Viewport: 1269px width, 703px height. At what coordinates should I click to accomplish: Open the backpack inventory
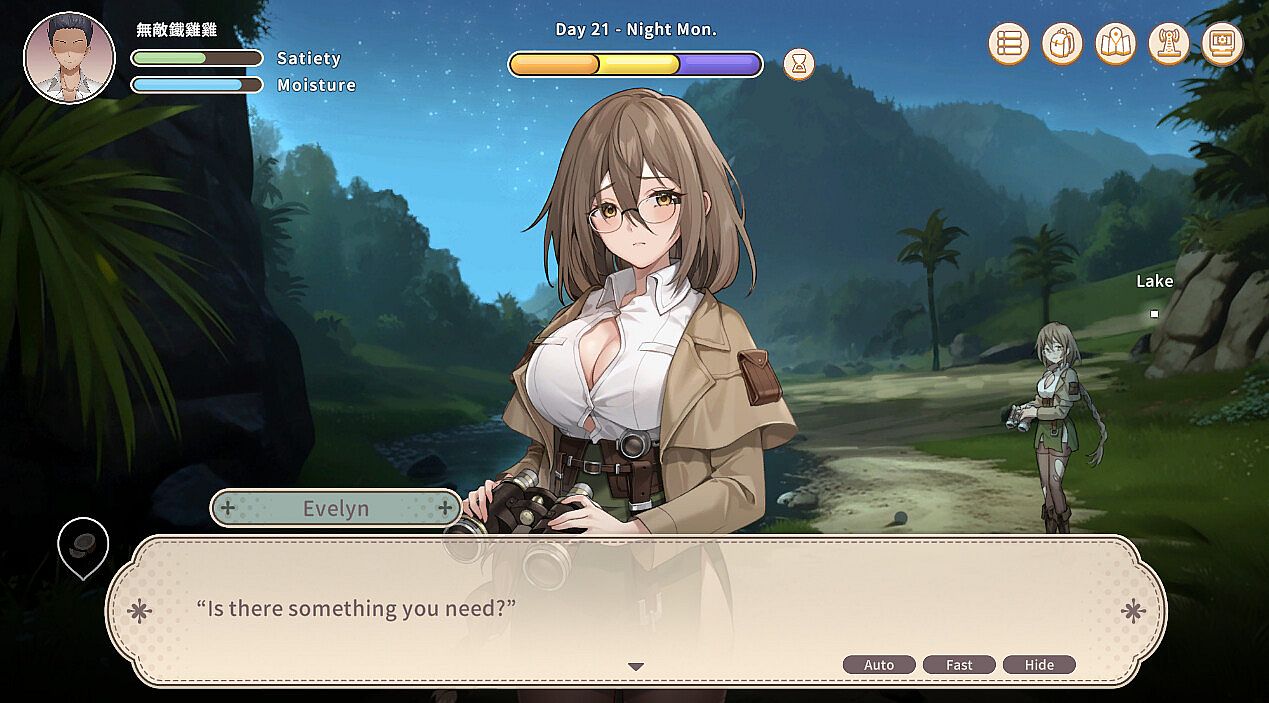tap(1062, 44)
